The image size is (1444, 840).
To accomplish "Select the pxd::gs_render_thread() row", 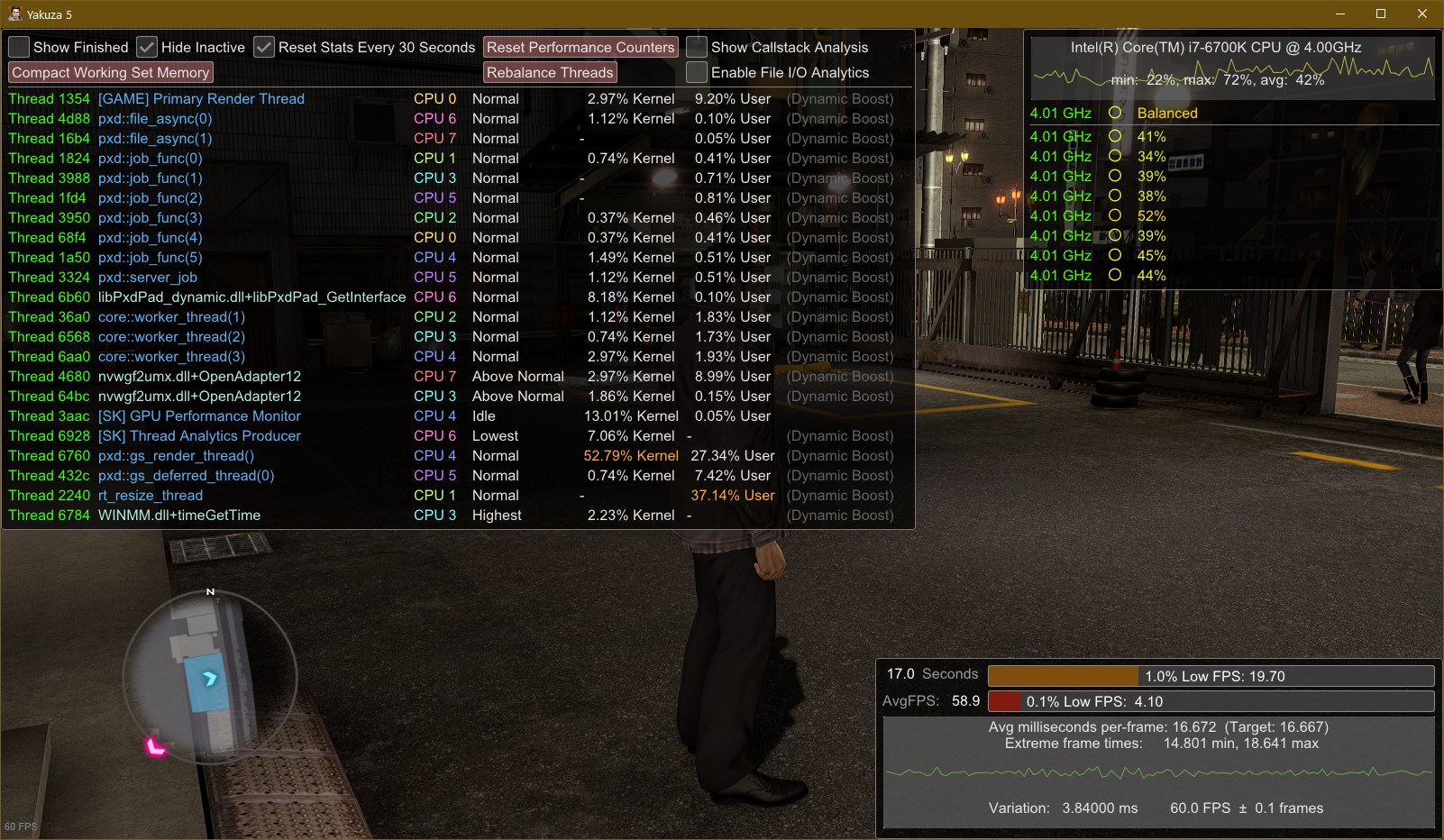I will point(176,455).
